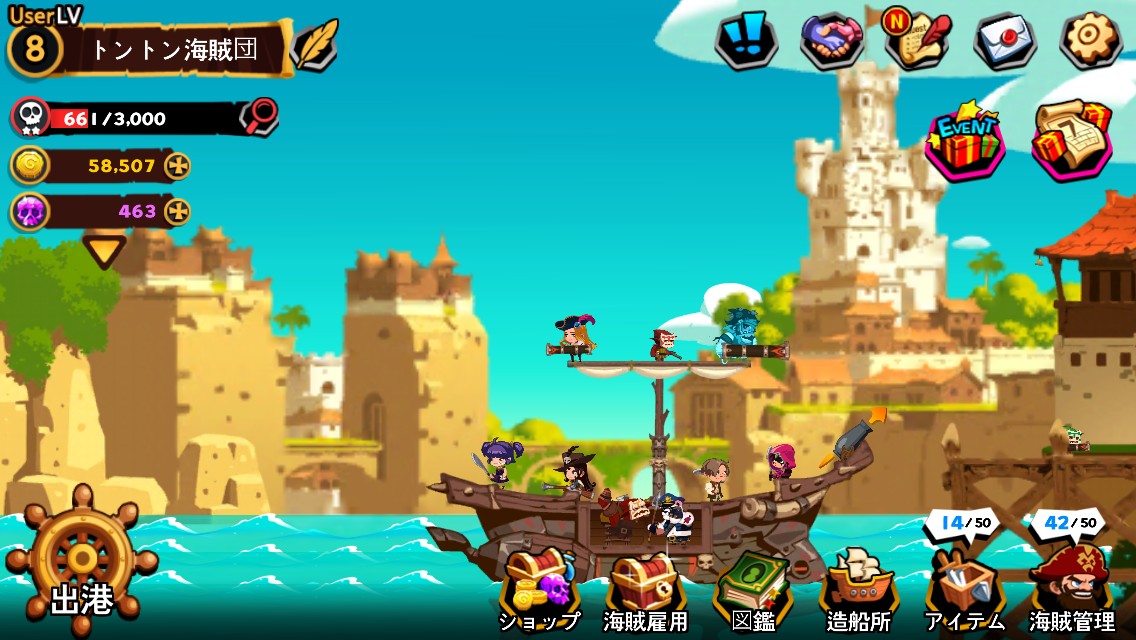Expand the orange down-arrow dropdown
The image size is (1136, 640).
click(104, 250)
